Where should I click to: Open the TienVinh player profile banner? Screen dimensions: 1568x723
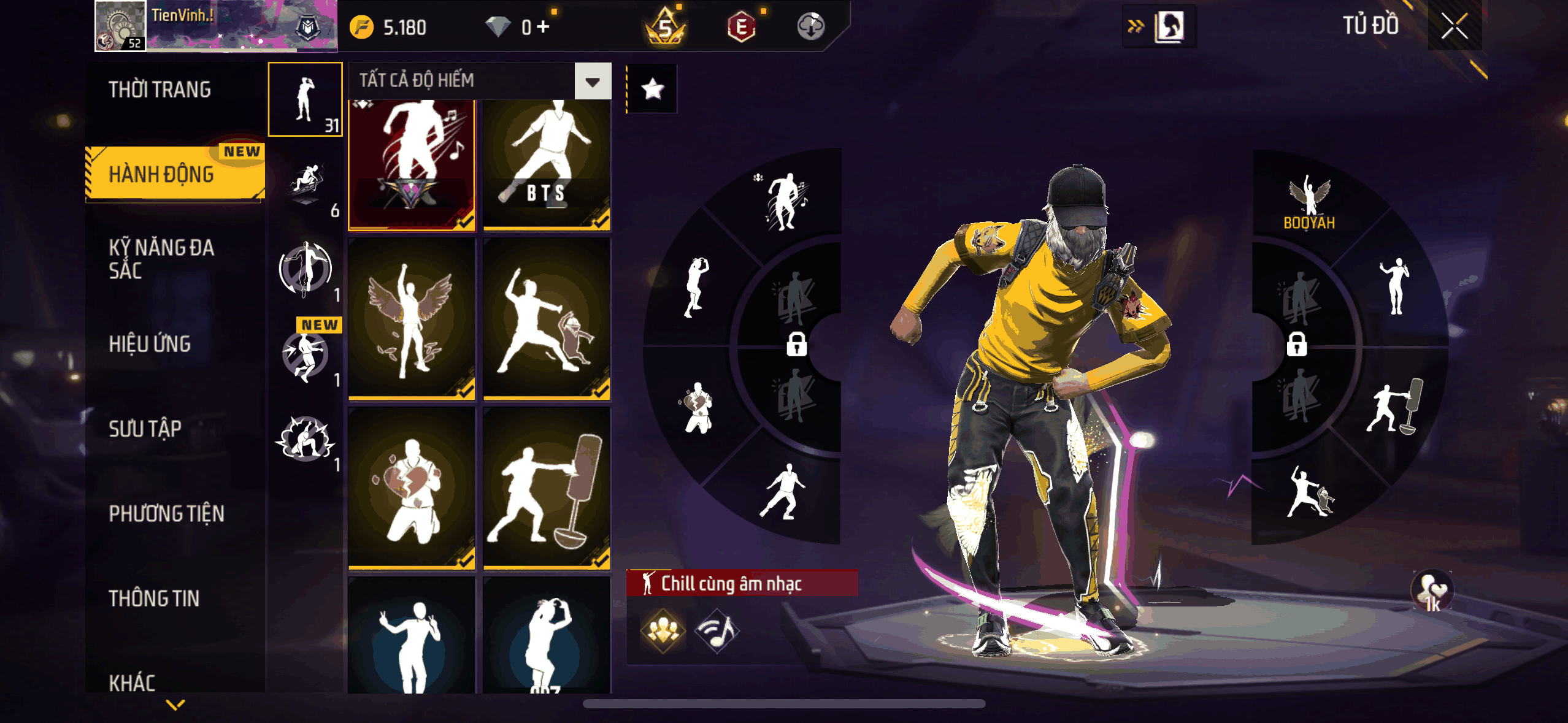pyautogui.click(x=216, y=26)
